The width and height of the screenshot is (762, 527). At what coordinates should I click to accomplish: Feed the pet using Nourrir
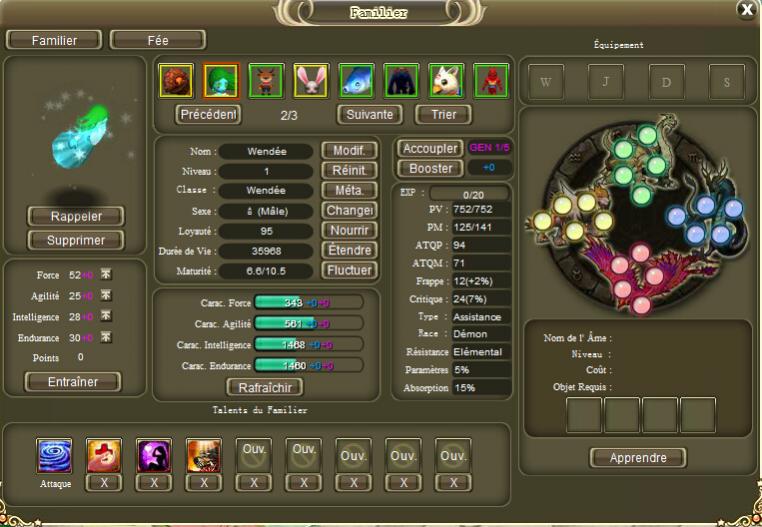click(349, 230)
